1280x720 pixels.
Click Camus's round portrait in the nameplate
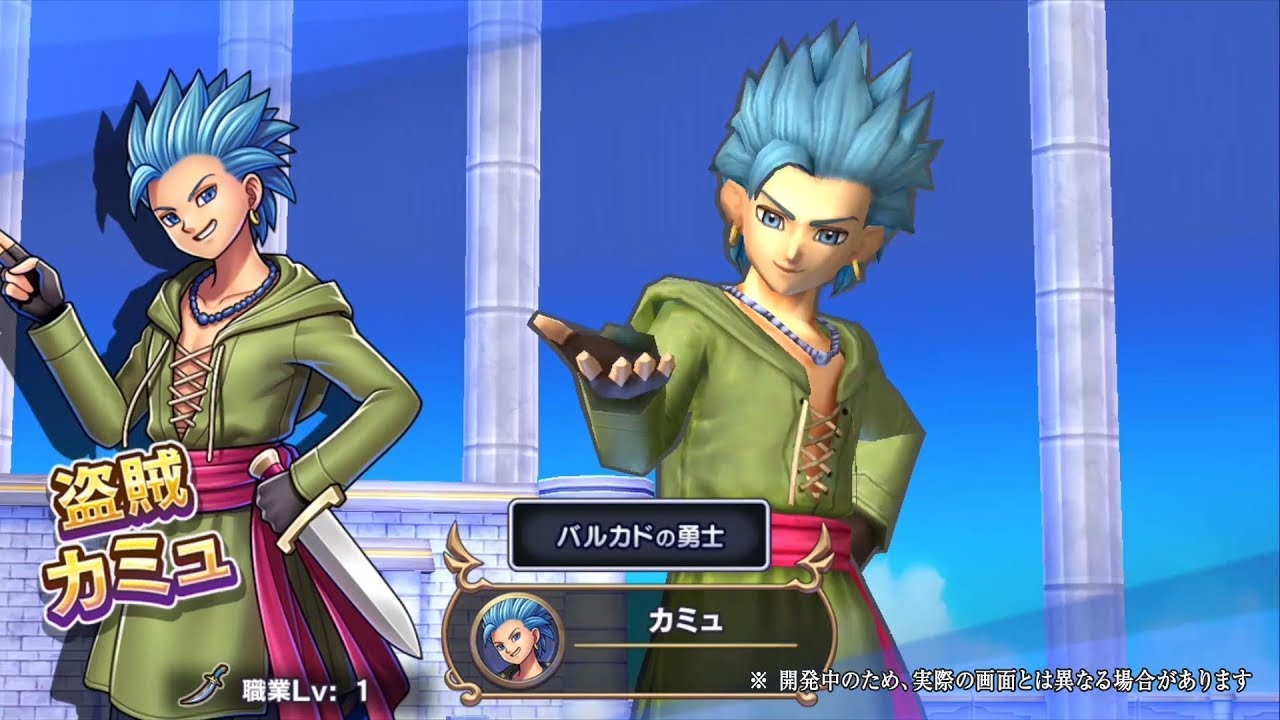[512, 637]
